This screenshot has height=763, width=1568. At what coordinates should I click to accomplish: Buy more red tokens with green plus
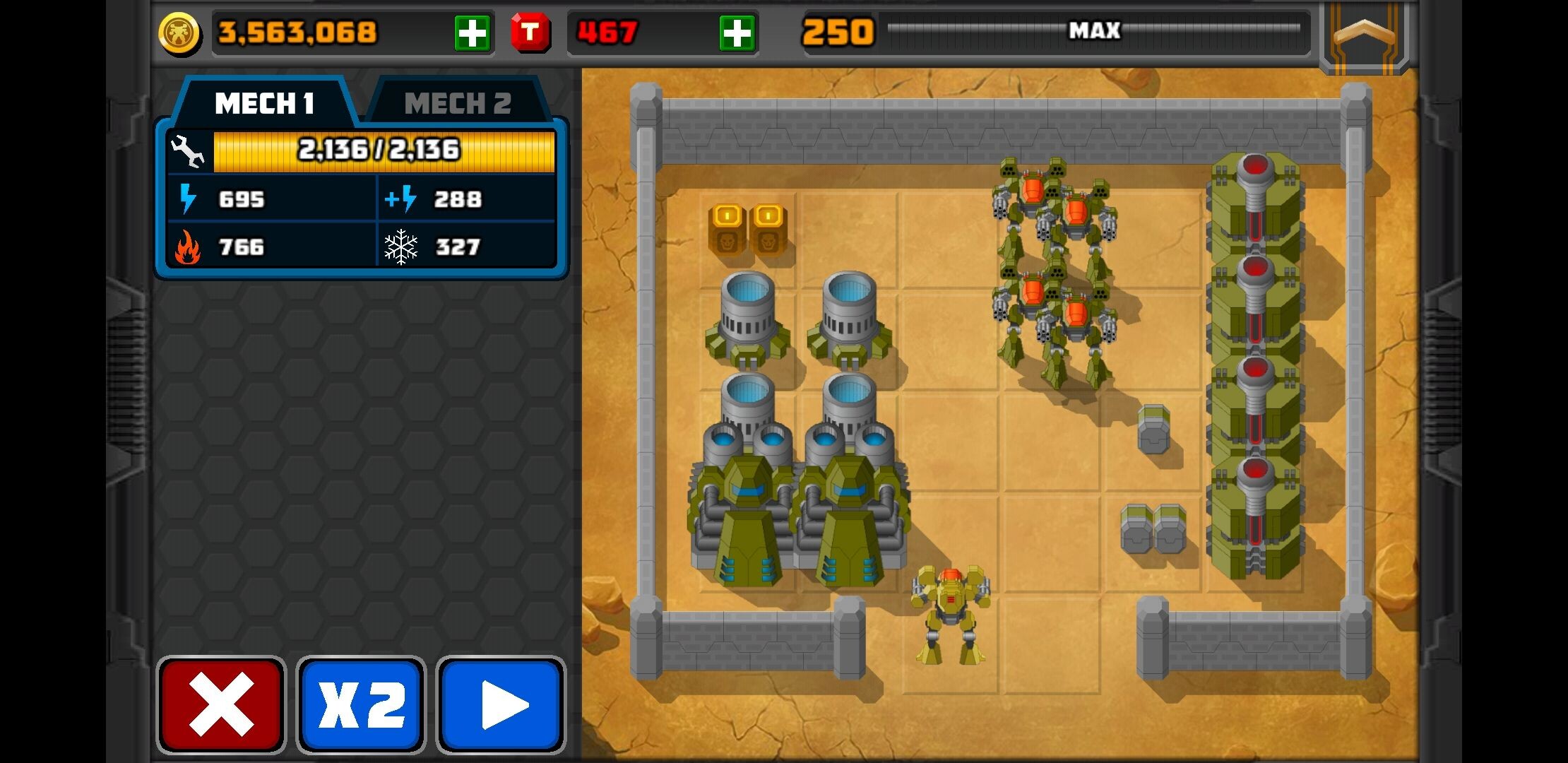click(x=737, y=32)
